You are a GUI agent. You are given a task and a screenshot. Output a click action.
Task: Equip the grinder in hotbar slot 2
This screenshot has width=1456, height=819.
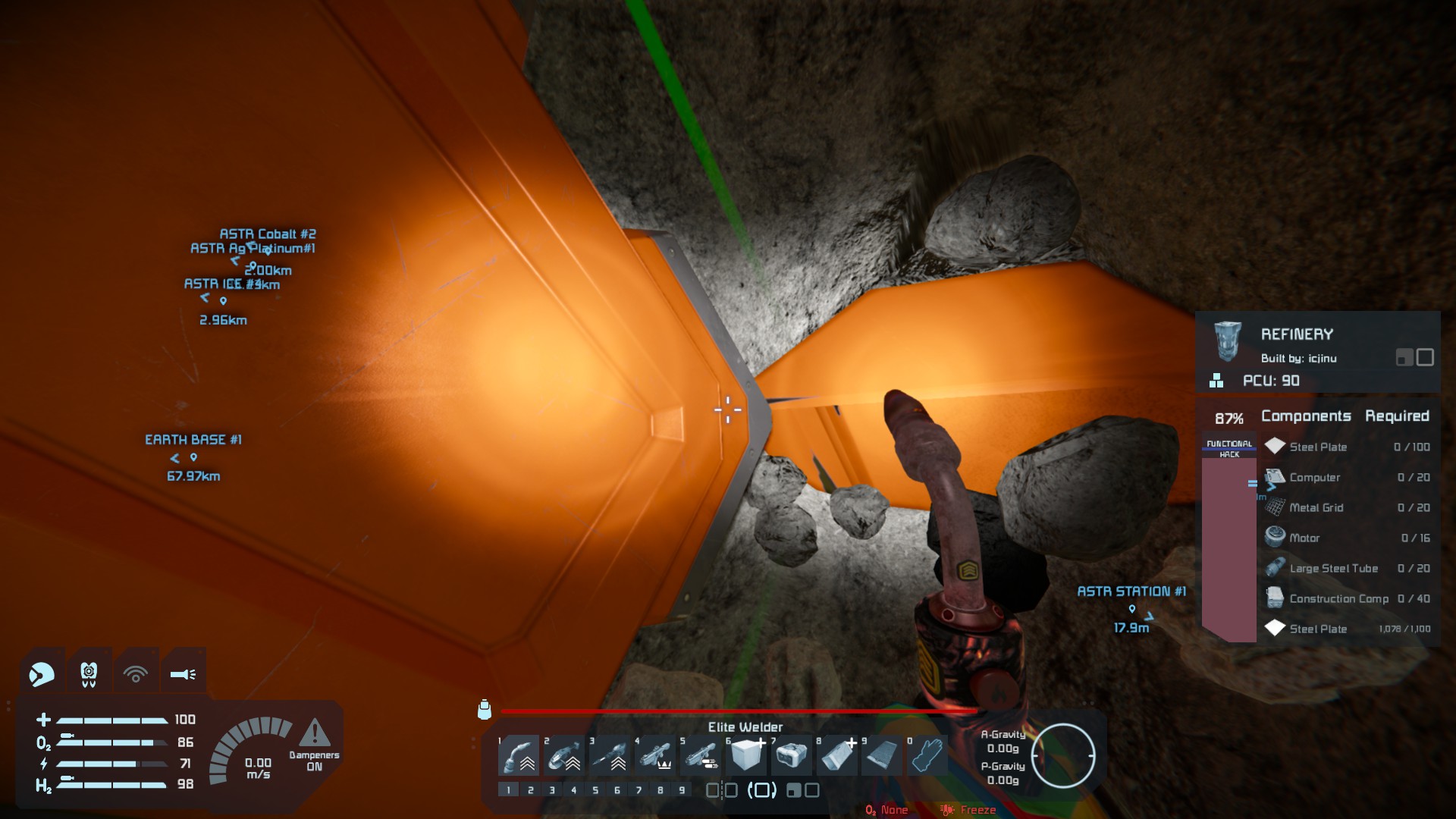(x=564, y=755)
